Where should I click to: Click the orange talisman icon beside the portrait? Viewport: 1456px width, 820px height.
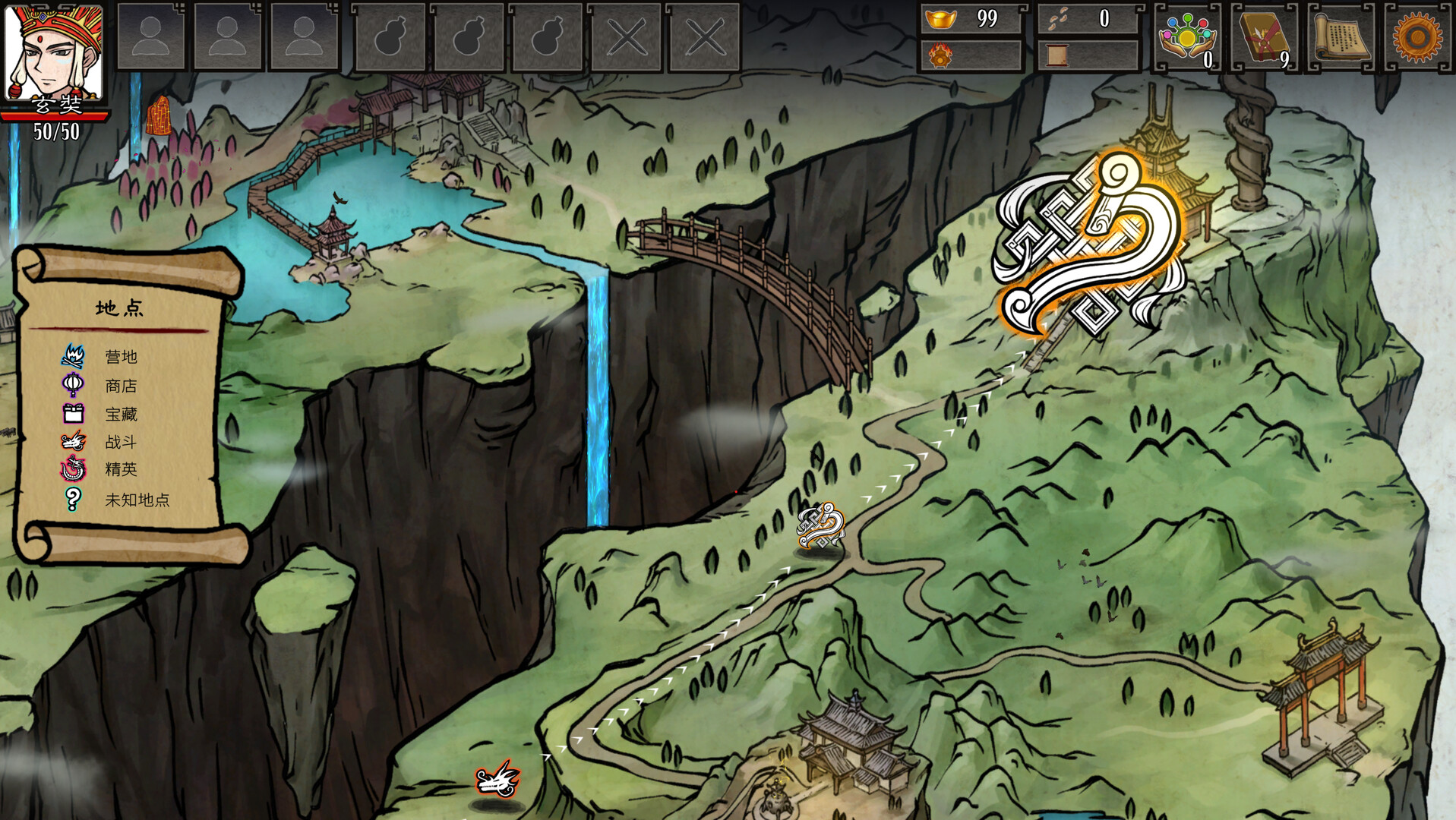[x=158, y=116]
